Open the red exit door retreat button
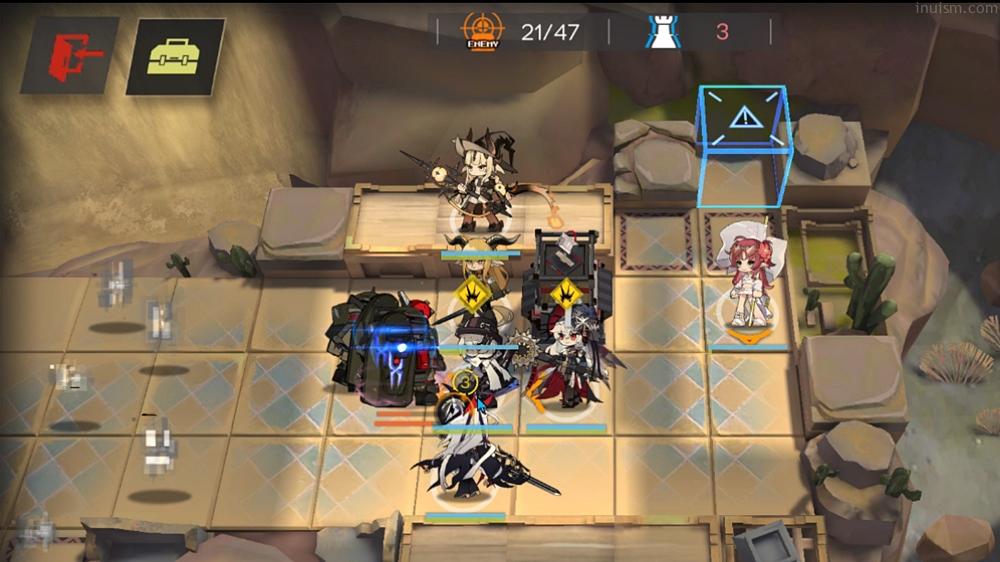Screen dimensions: 1000x562 (x=69, y=56)
